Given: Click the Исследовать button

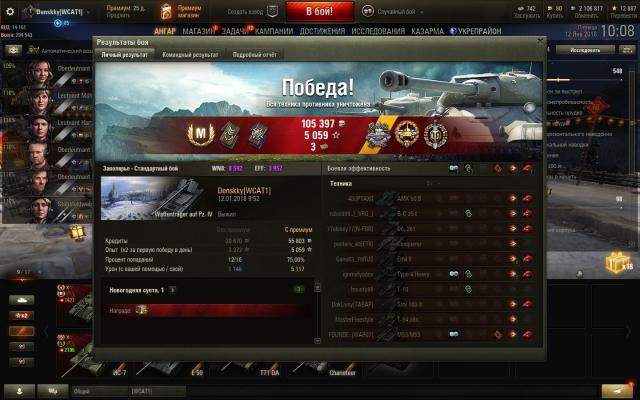Looking at the screenshot, I should [x=584, y=49].
